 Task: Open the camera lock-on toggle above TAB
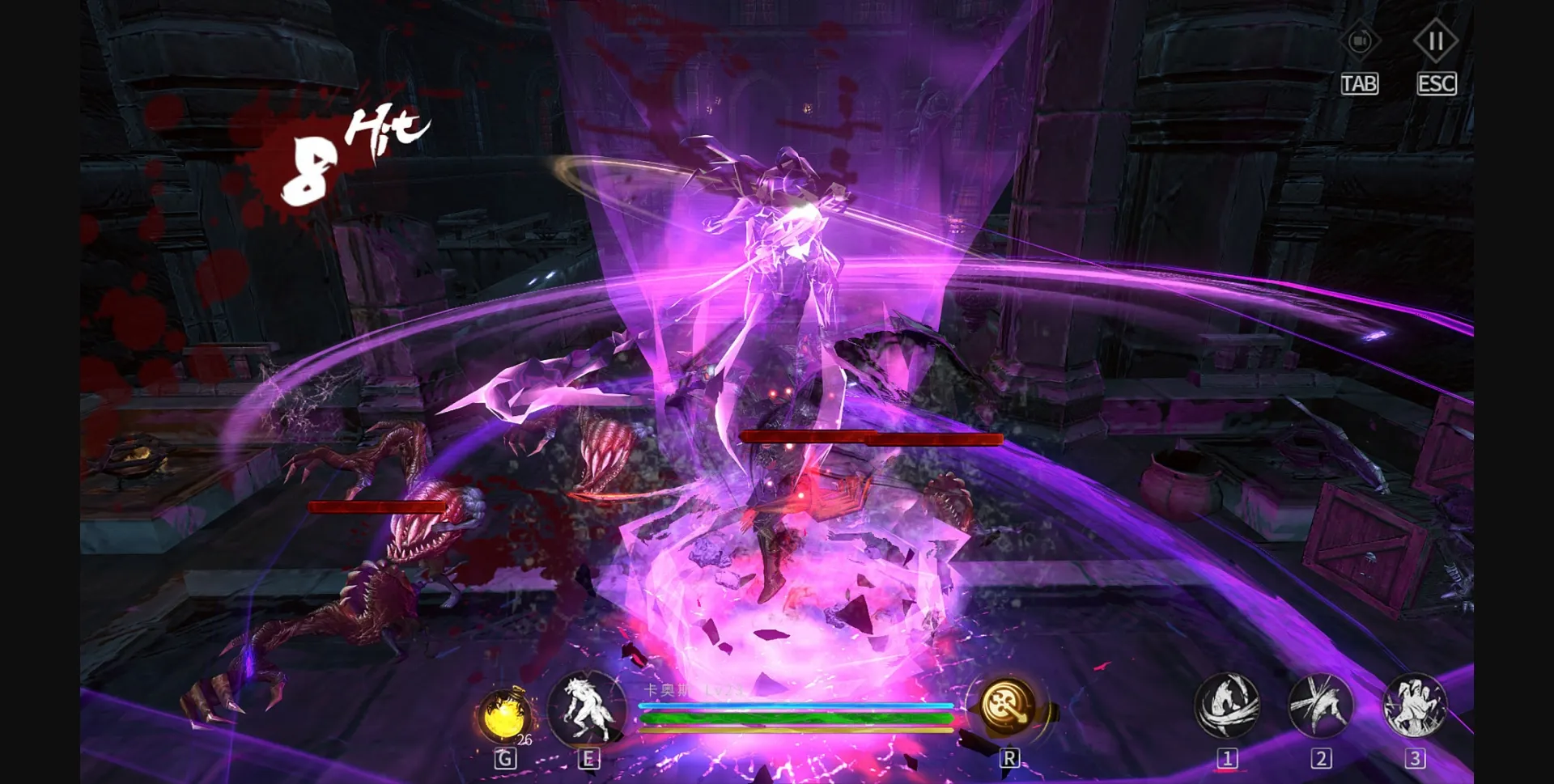[1359, 42]
